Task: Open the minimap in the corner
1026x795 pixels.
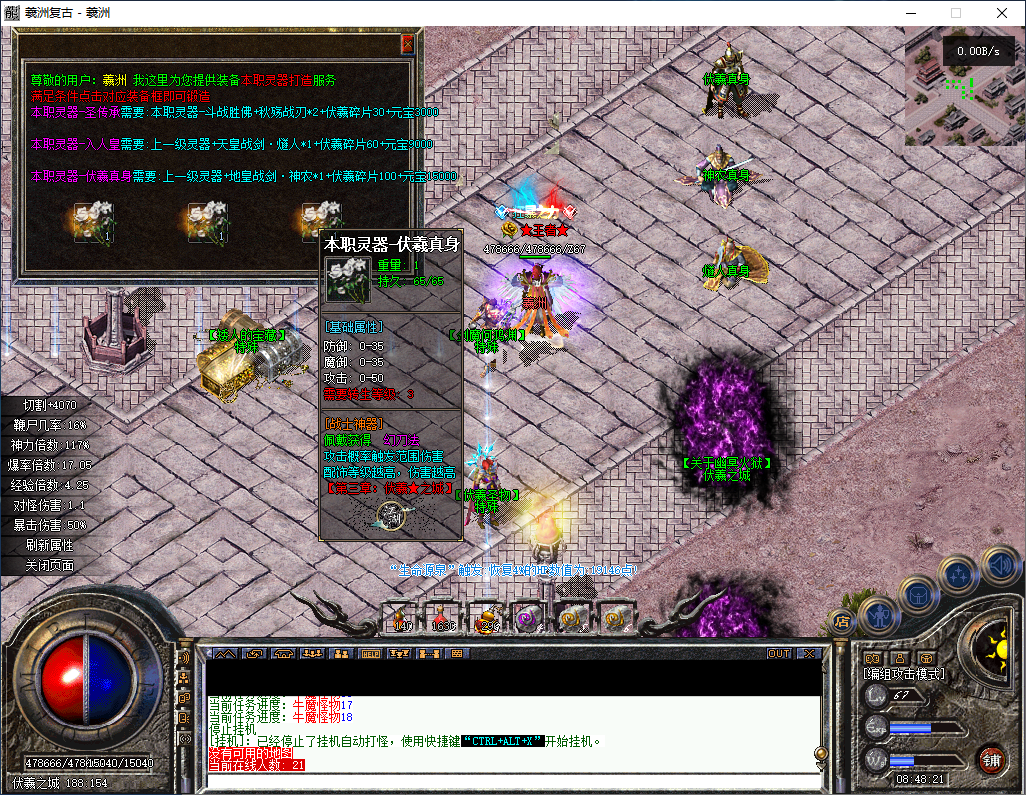Action: [963, 86]
